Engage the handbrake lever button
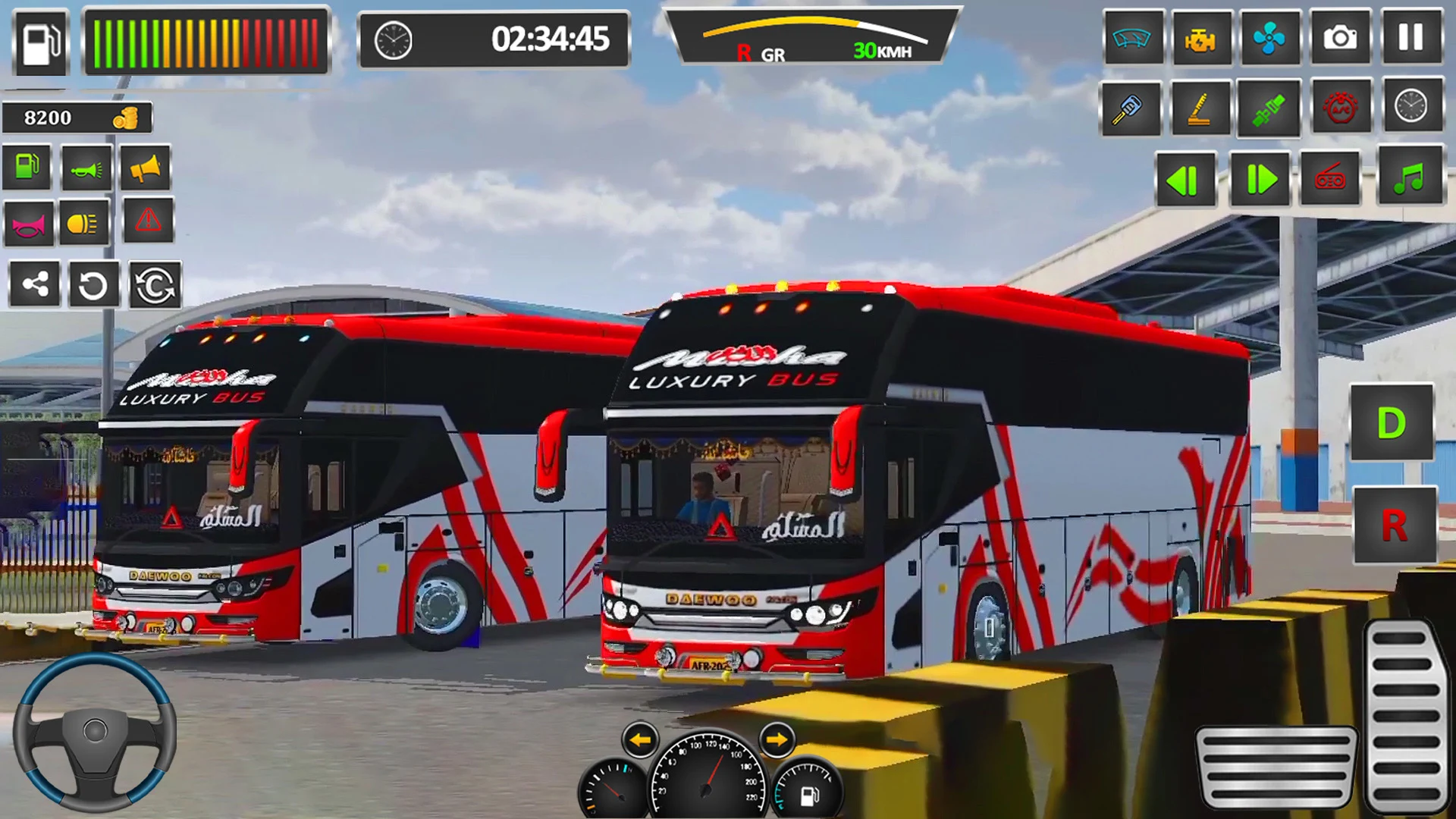Screen dimensions: 1456x819 click(x=1200, y=108)
